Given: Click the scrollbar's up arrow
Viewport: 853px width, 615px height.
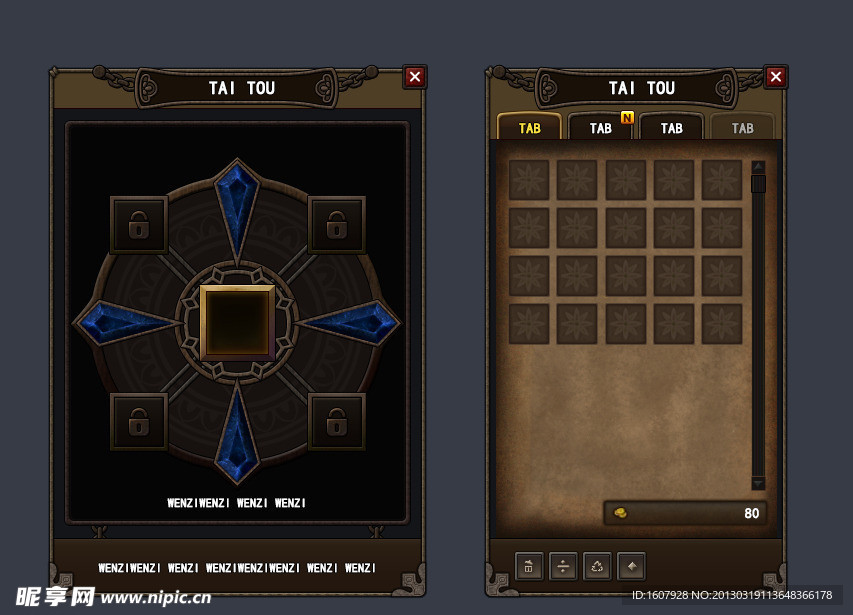Looking at the screenshot, I should [758, 167].
